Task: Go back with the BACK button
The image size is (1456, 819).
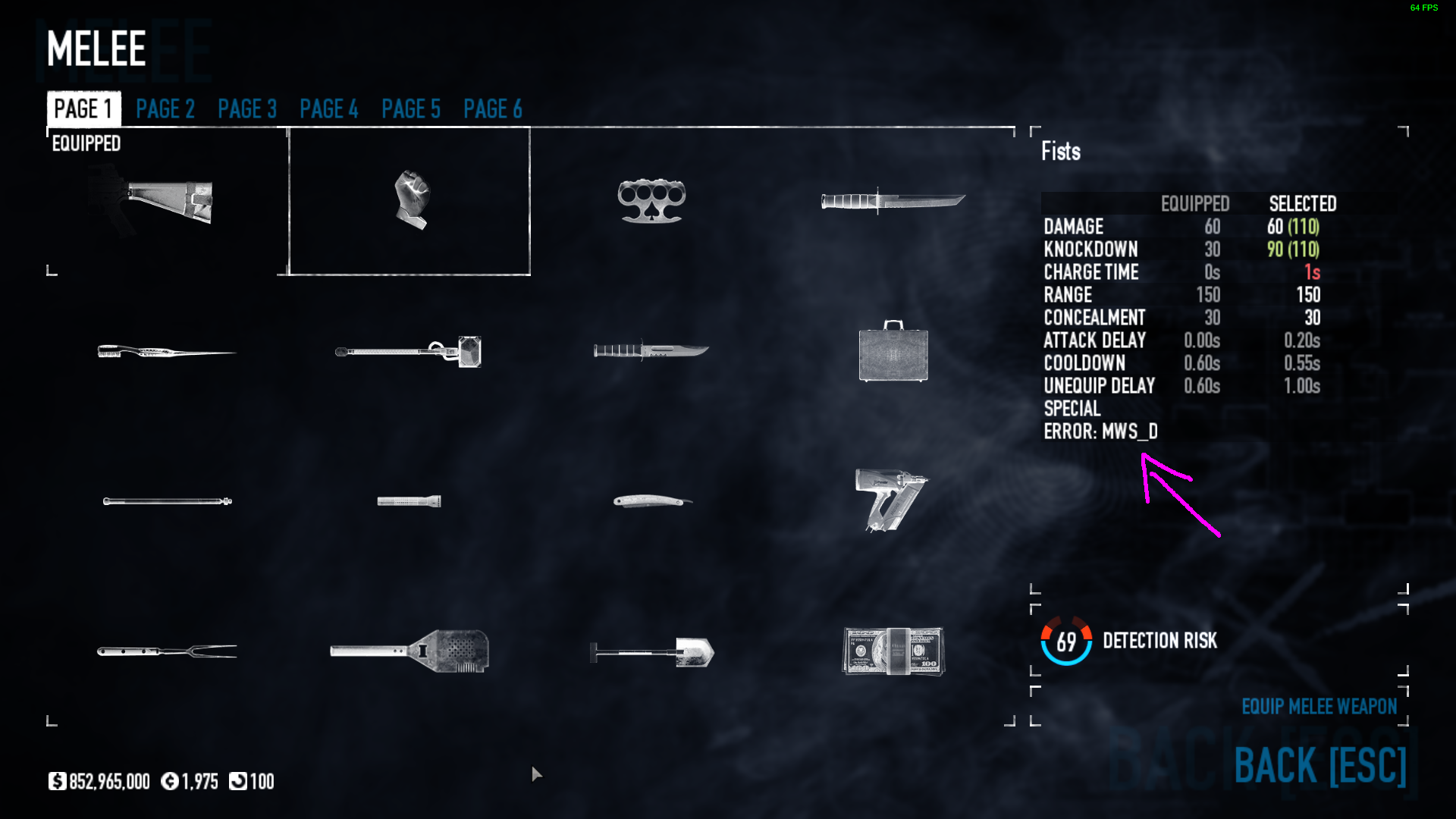Action: point(1319,765)
